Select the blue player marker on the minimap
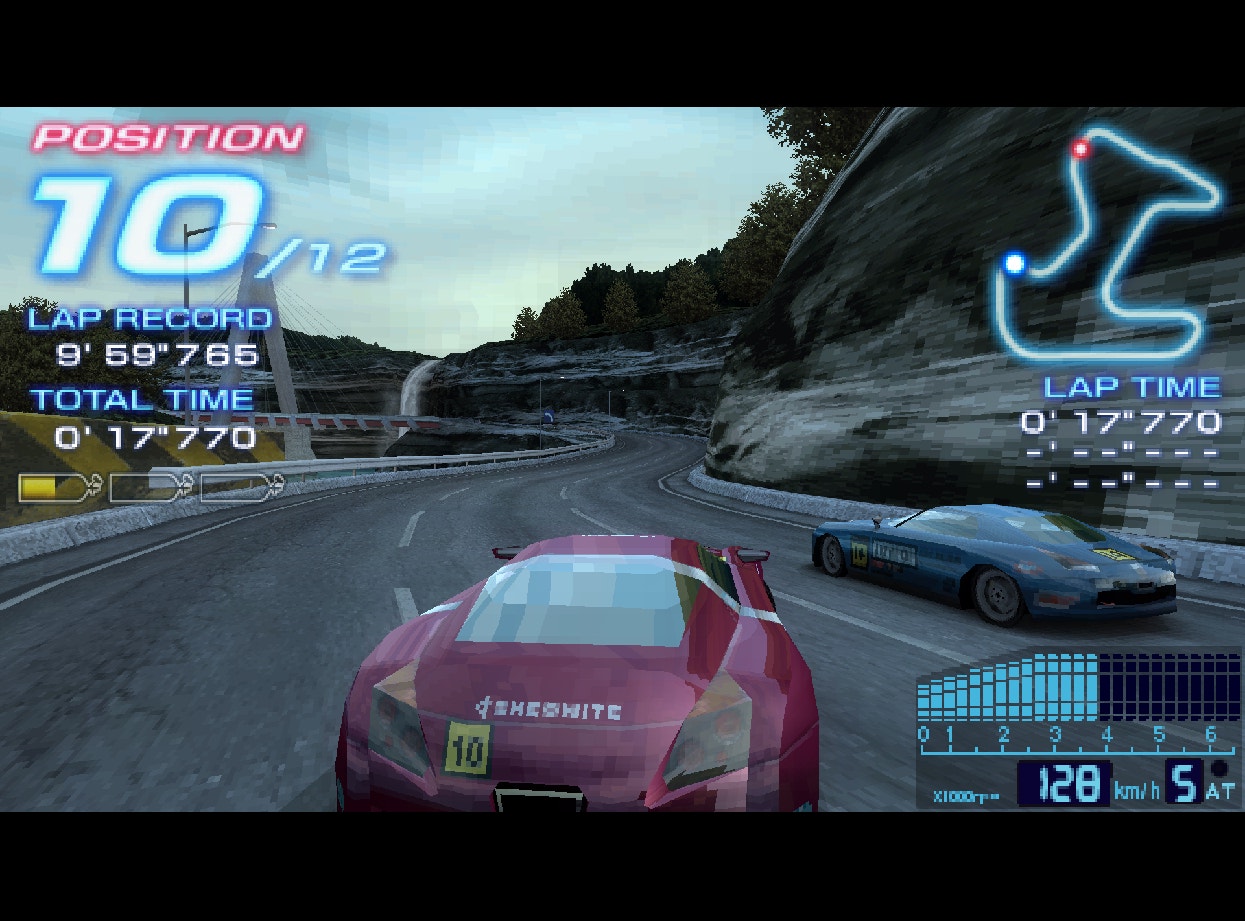Image resolution: width=1245 pixels, height=921 pixels. point(1015,263)
